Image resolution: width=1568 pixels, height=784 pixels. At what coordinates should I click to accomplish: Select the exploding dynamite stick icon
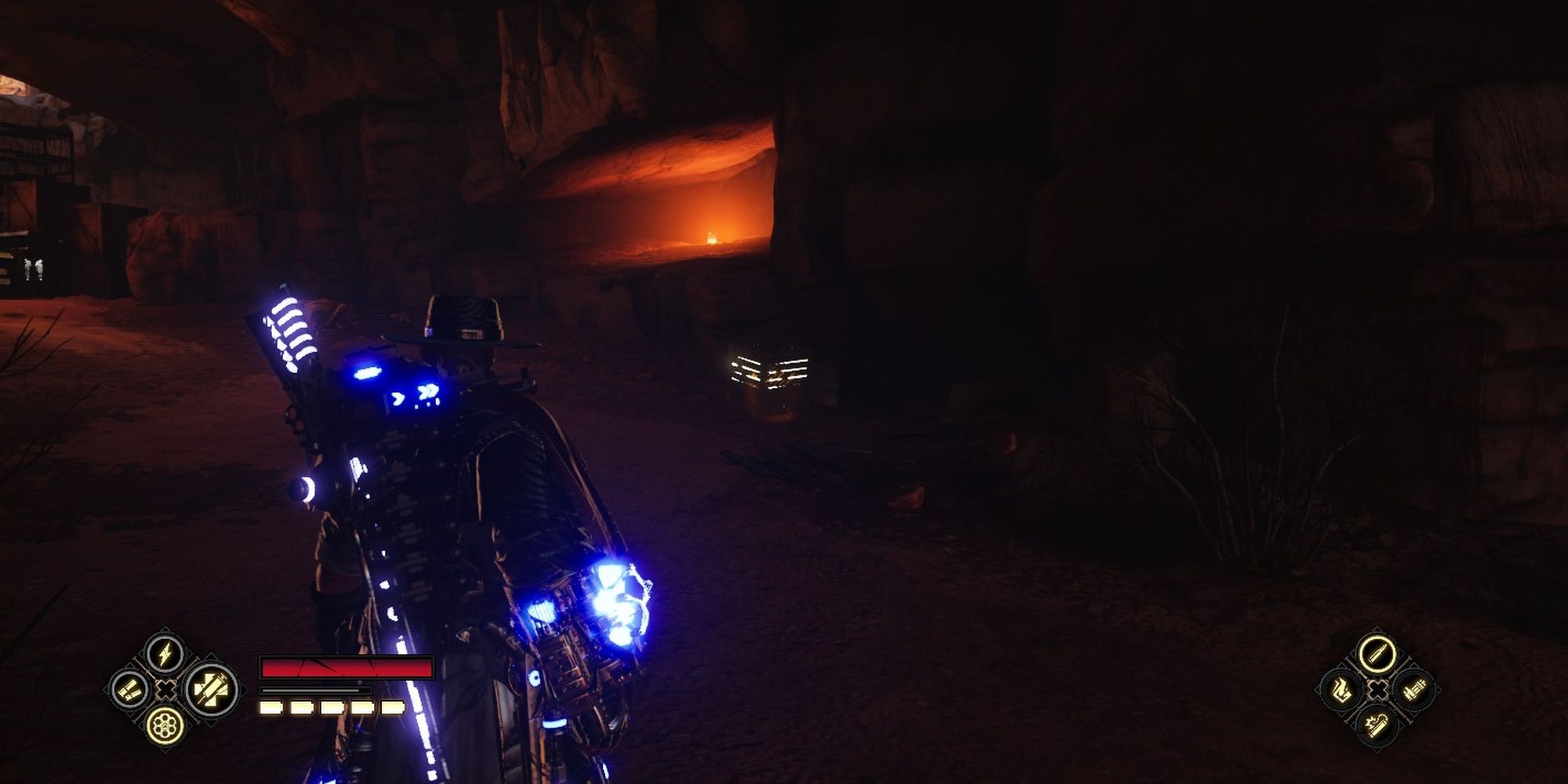point(1377,725)
